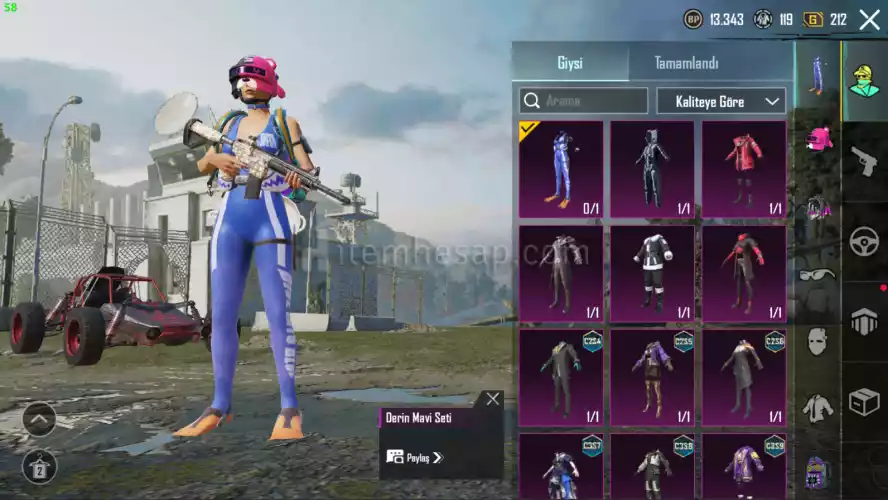Image resolution: width=888 pixels, height=500 pixels.
Task: Open the hanger outfit preset 2 button
Action: coord(40,467)
